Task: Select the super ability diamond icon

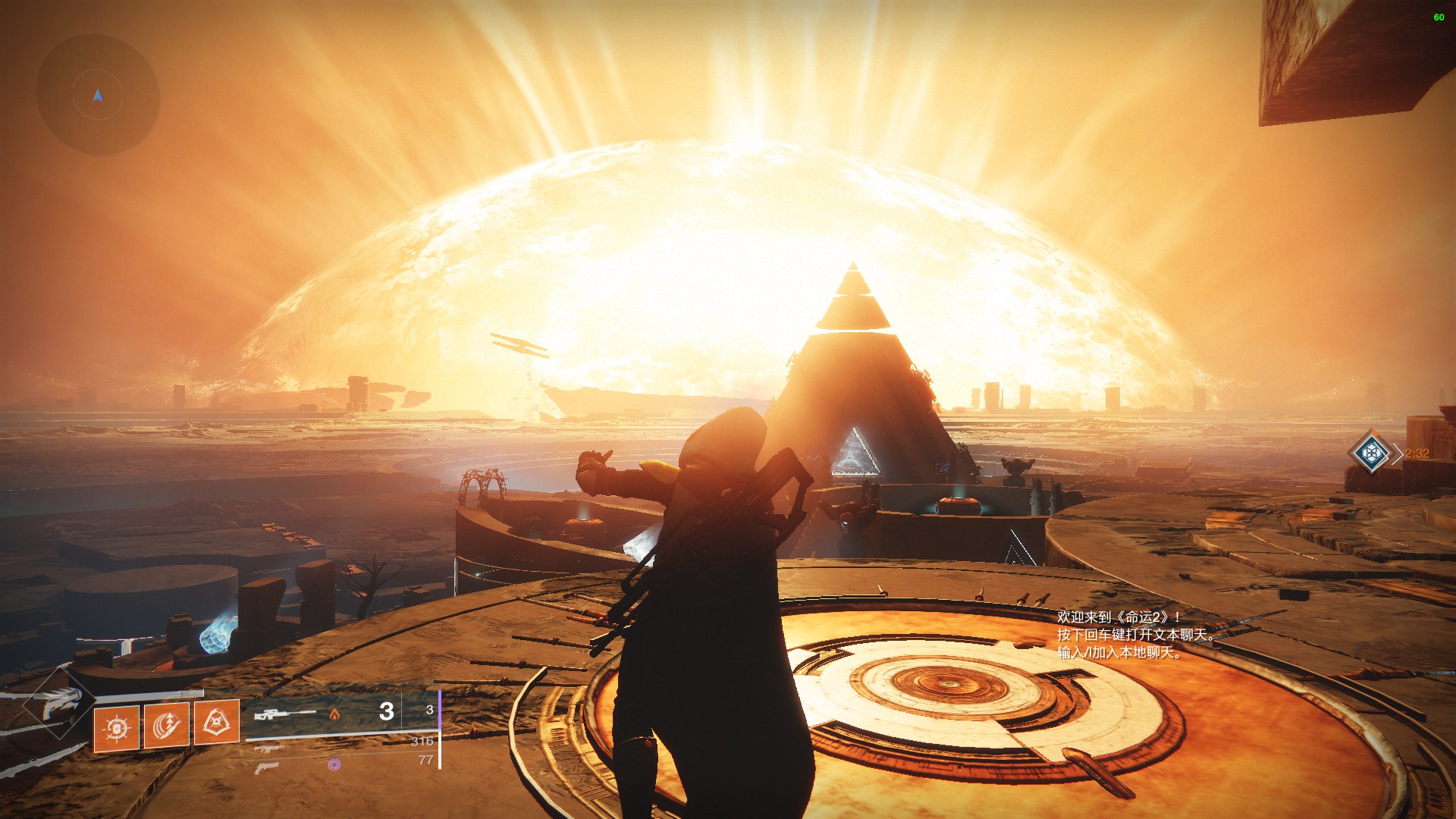Action: click(57, 704)
